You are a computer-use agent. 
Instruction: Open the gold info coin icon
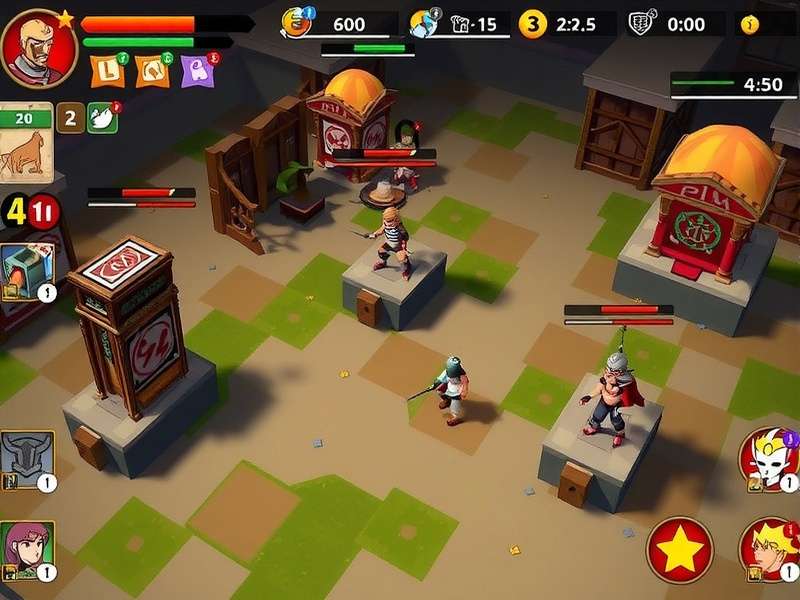751,24
